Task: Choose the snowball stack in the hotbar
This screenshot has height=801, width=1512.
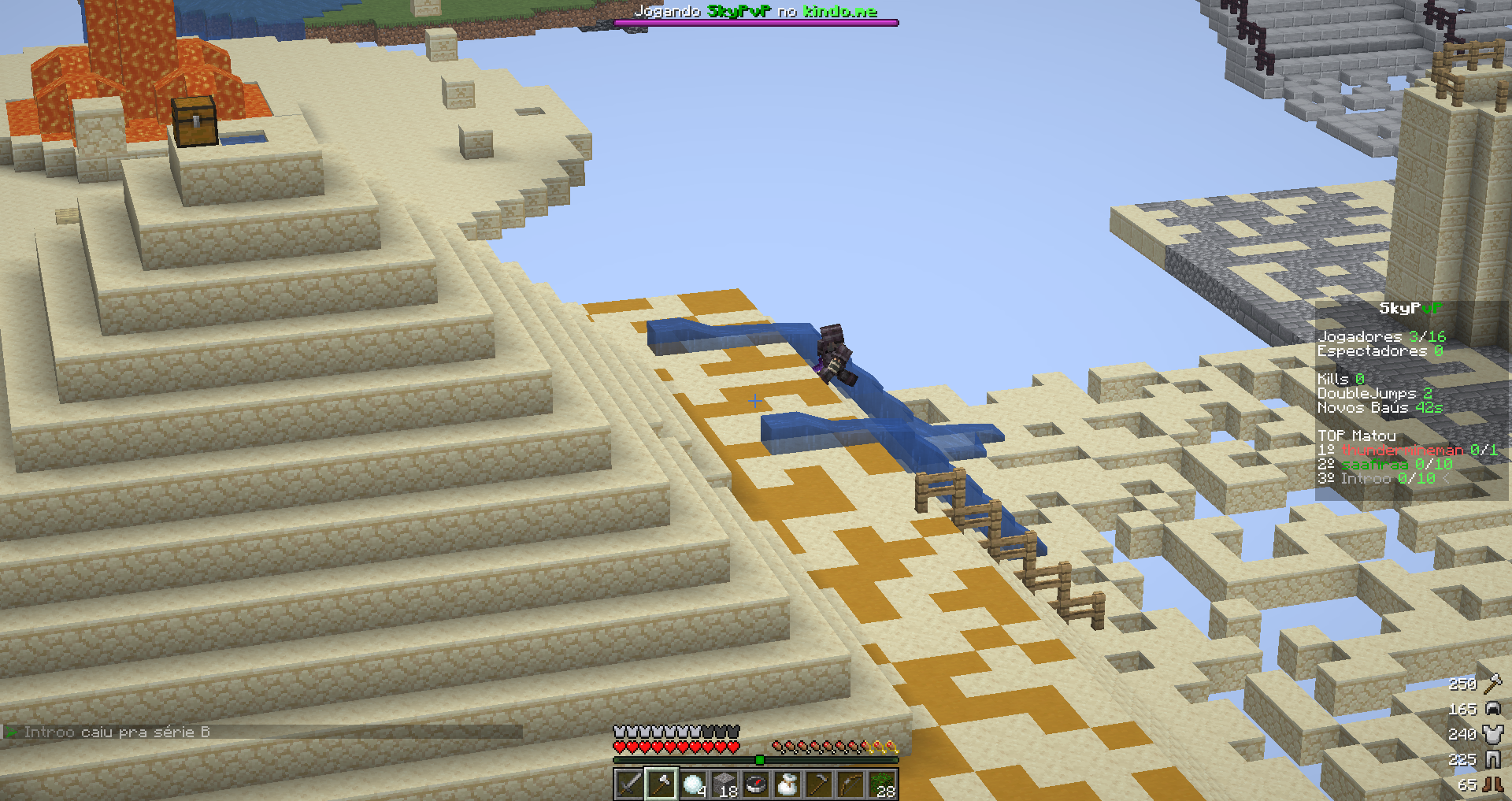Action: pyautogui.click(x=693, y=784)
